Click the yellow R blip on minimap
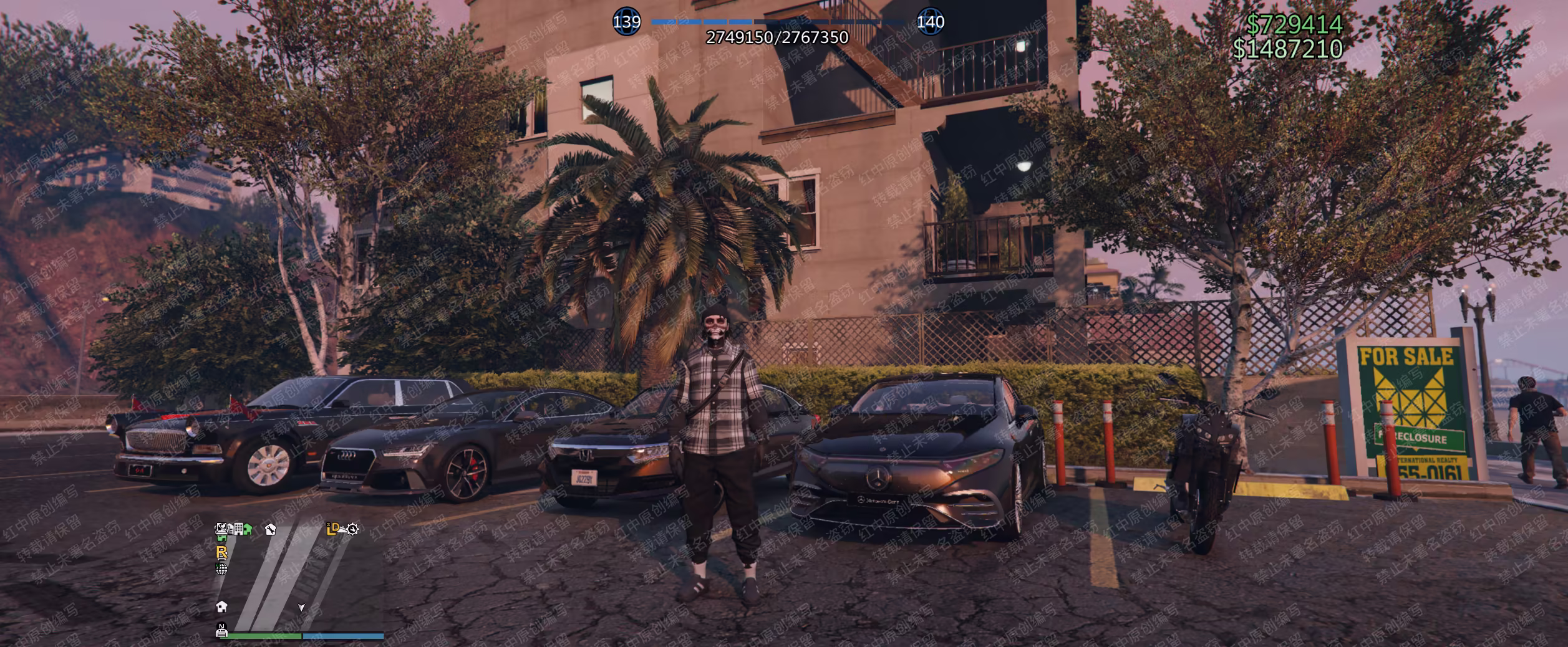1568x647 pixels. 221,552
